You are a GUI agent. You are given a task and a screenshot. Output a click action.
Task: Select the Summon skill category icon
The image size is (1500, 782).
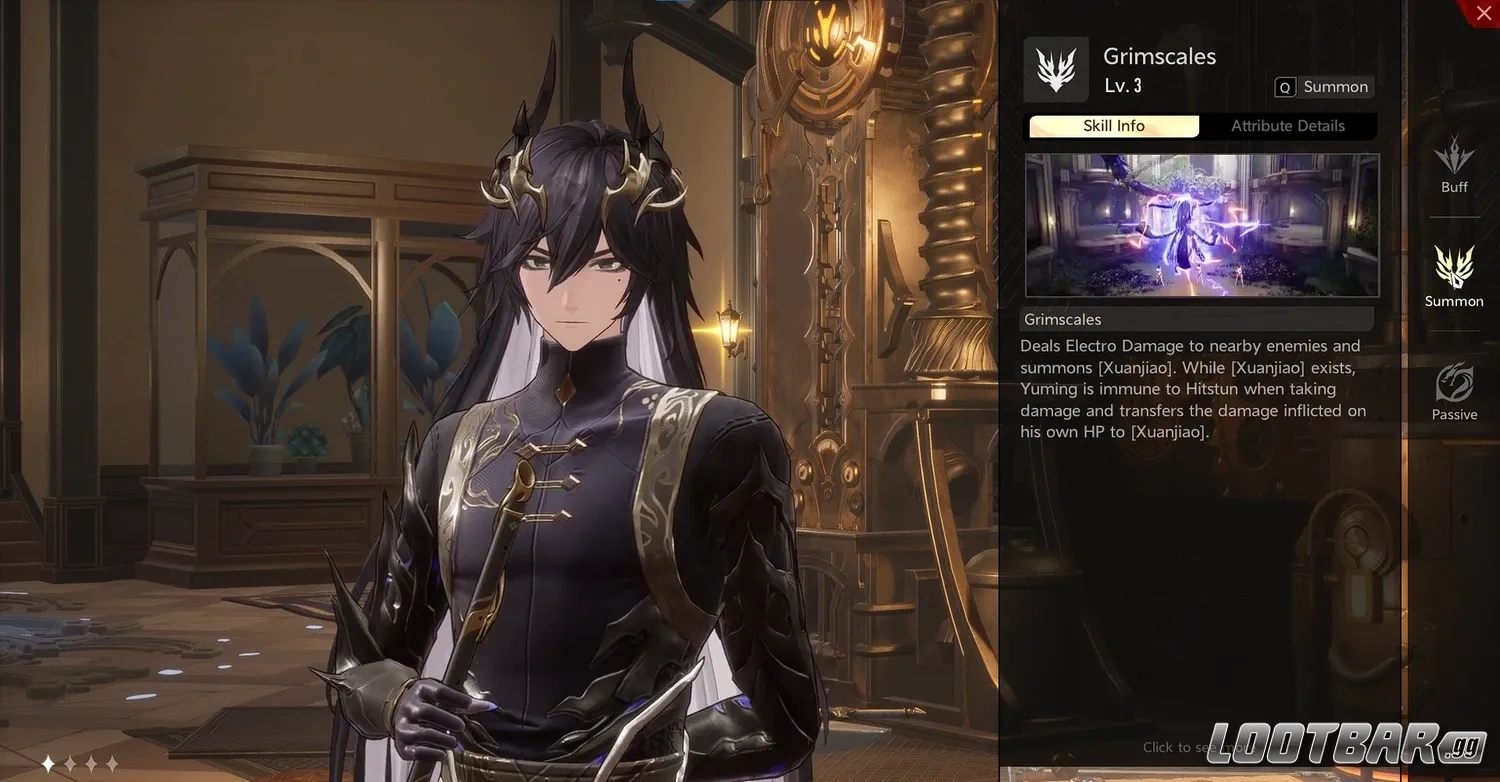click(1454, 270)
